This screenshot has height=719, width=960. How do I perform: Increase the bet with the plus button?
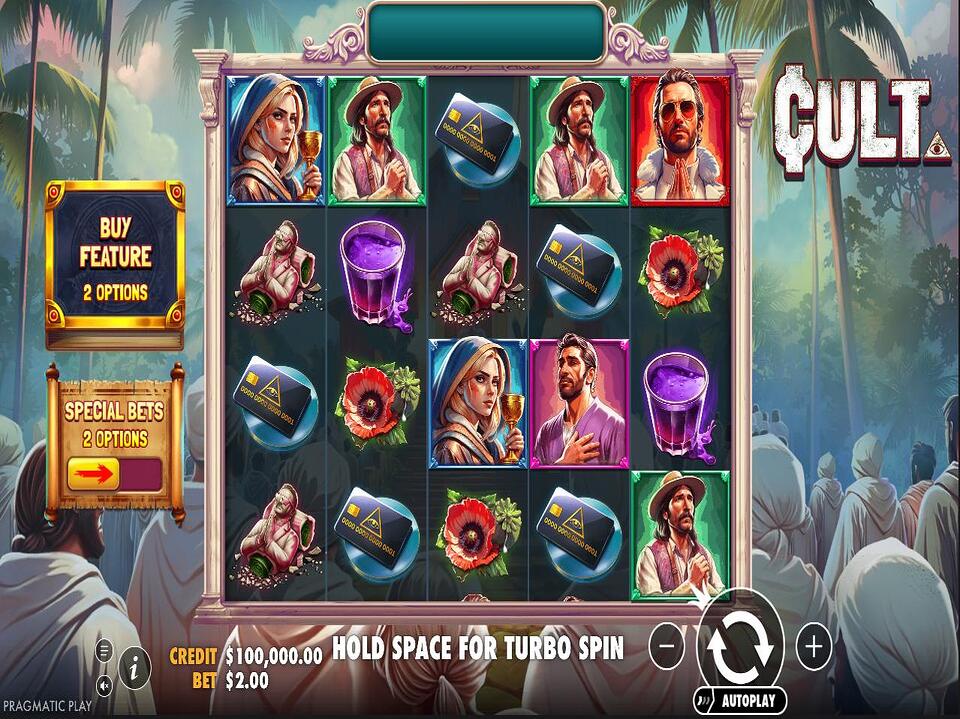tap(814, 648)
